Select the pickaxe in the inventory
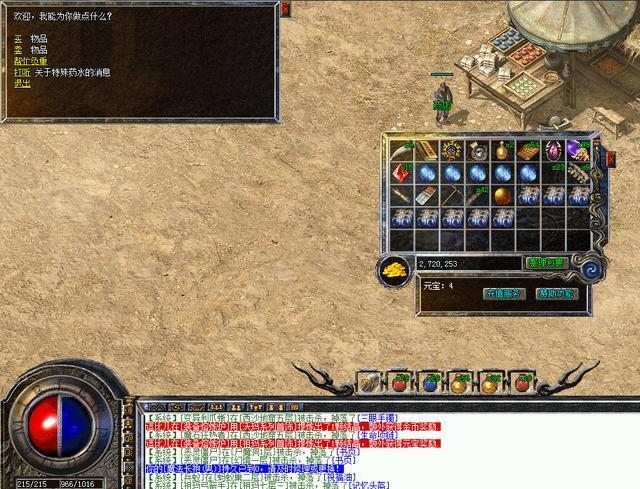 pos(452,194)
